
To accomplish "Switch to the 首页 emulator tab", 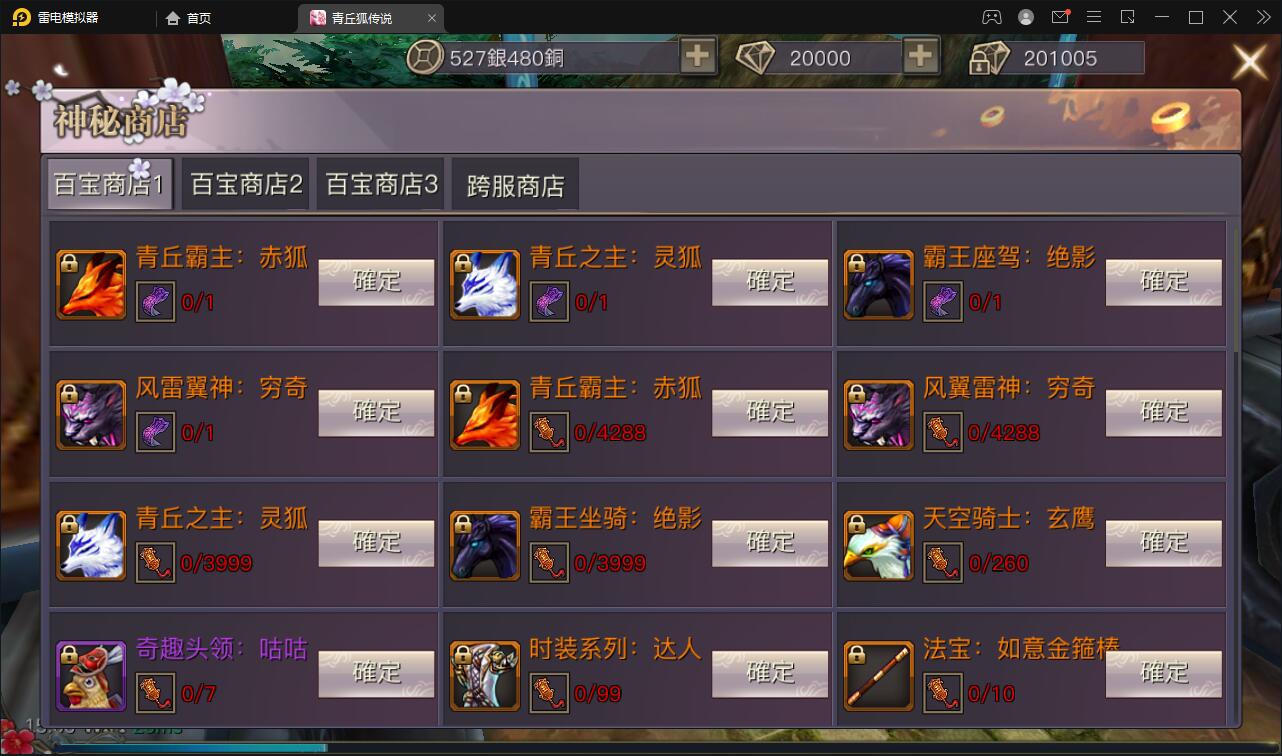I will 188,17.
